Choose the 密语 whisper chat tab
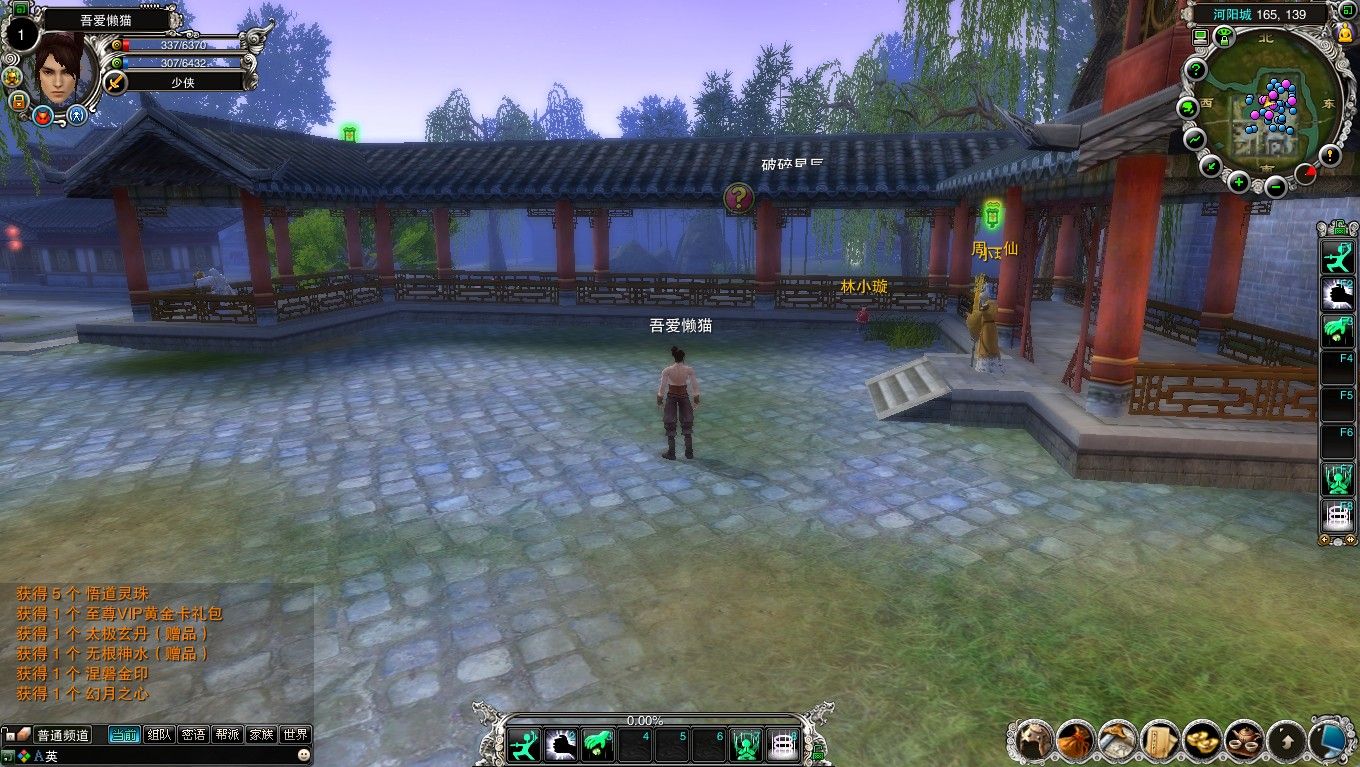This screenshot has height=767, width=1360. tap(193, 734)
